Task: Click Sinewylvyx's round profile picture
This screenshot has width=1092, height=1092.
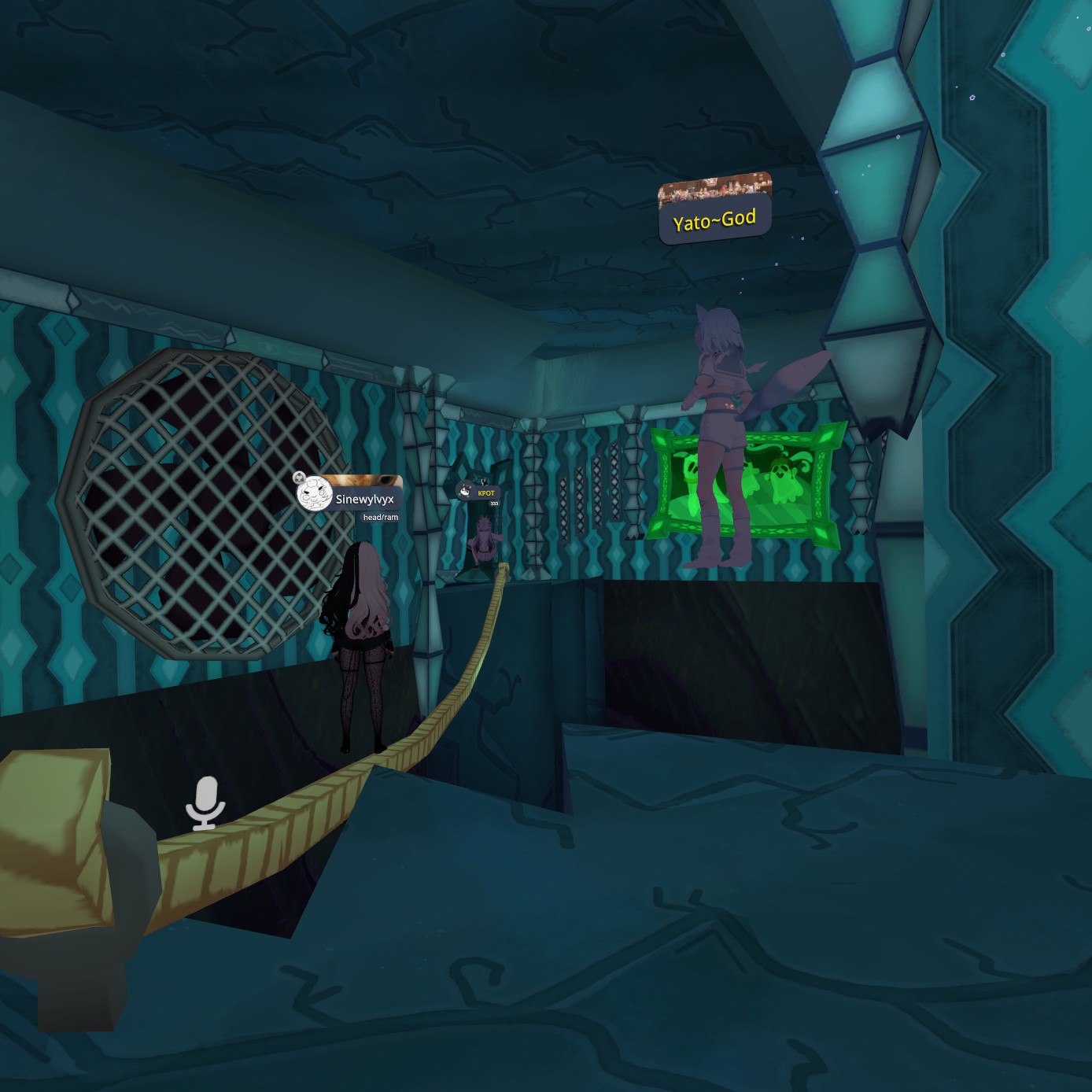Action: 314,493
